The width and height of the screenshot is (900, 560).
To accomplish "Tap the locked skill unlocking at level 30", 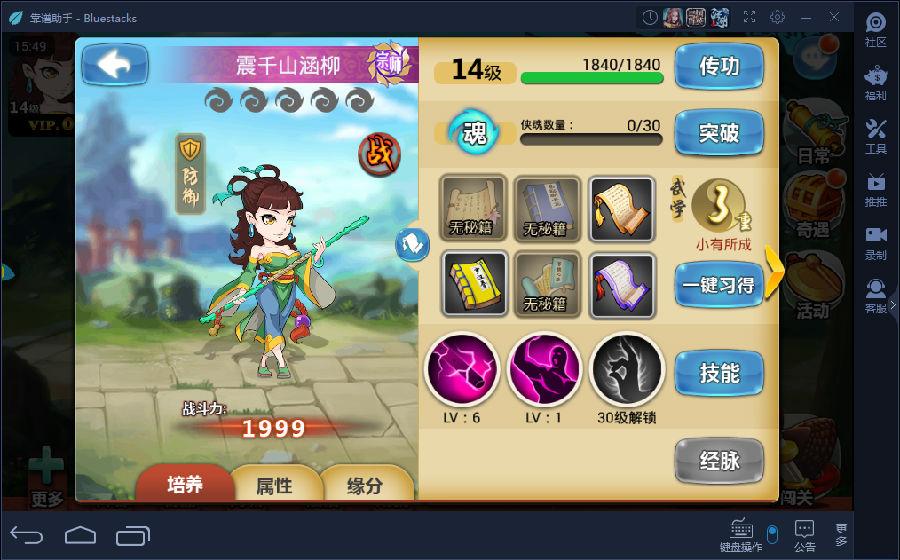I will [x=627, y=369].
